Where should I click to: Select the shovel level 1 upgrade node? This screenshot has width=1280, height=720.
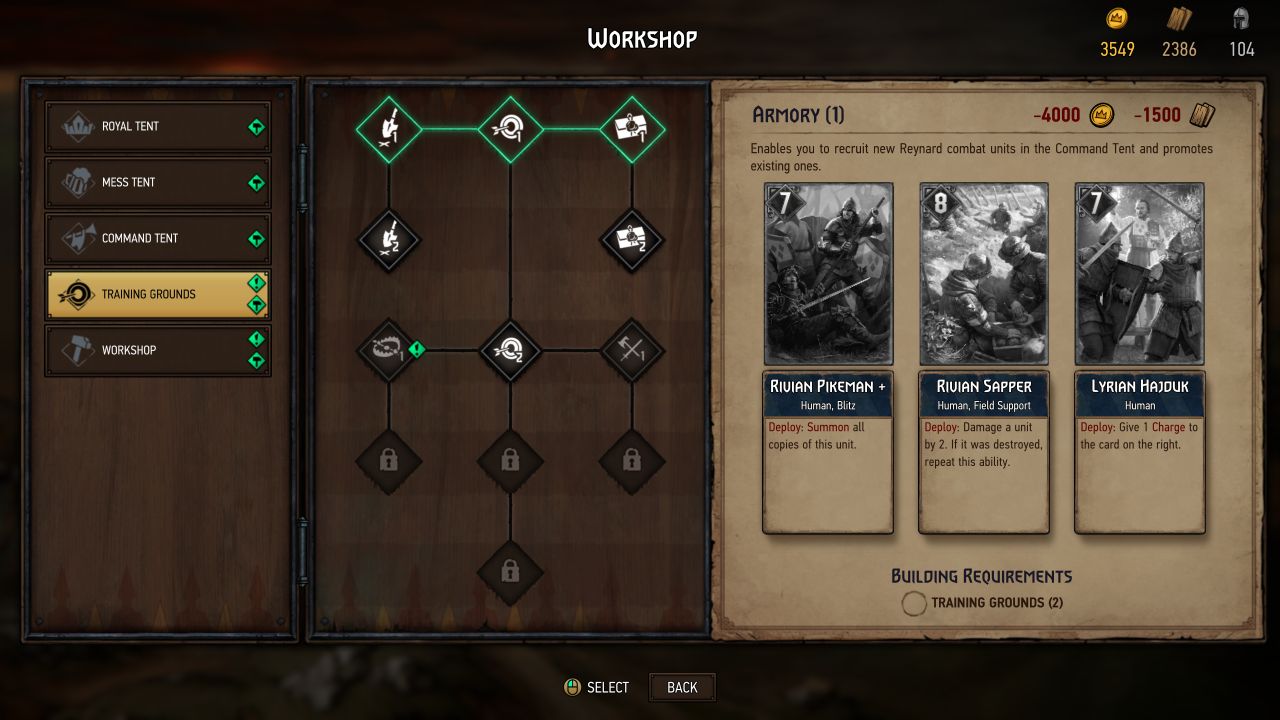tap(389, 129)
